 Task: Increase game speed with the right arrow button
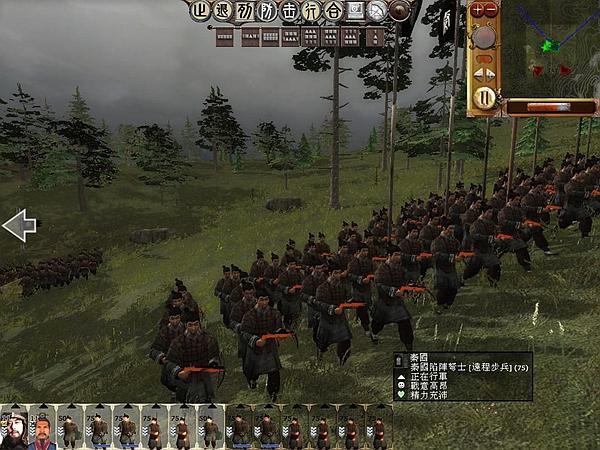492,72
